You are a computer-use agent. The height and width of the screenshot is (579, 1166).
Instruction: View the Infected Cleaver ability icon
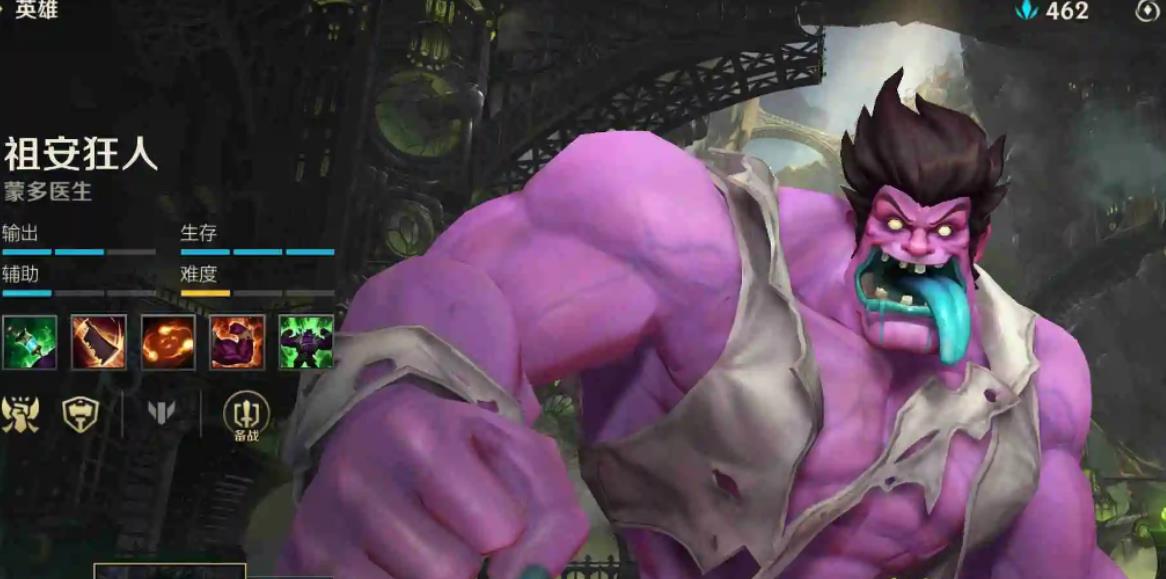(99, 342)
